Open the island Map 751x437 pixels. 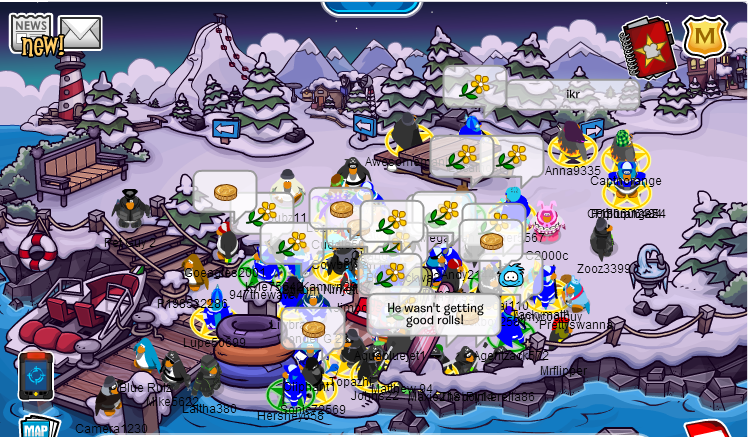click(33, 426)
